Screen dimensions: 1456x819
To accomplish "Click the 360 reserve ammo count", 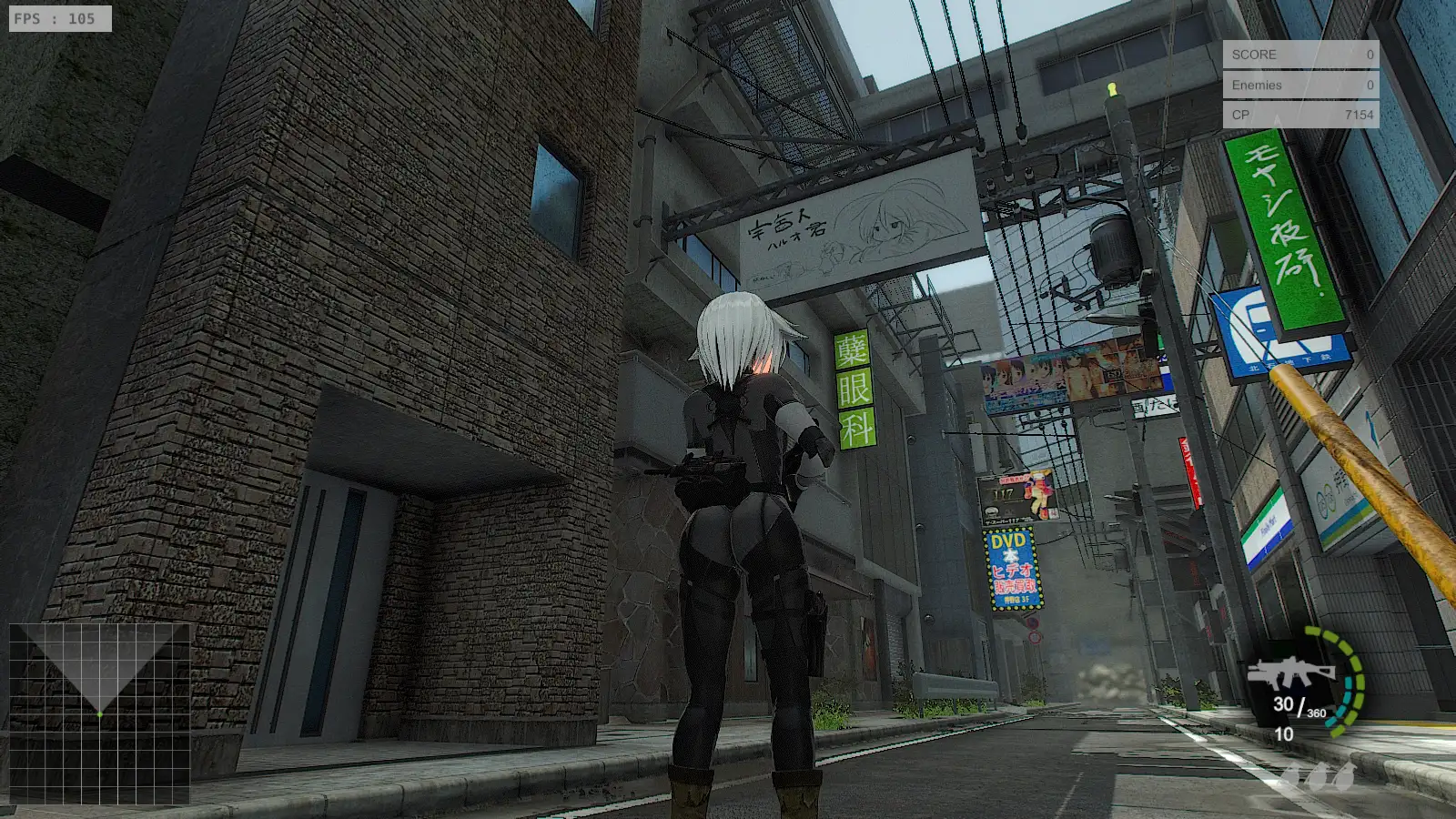I will [1317, 713].
